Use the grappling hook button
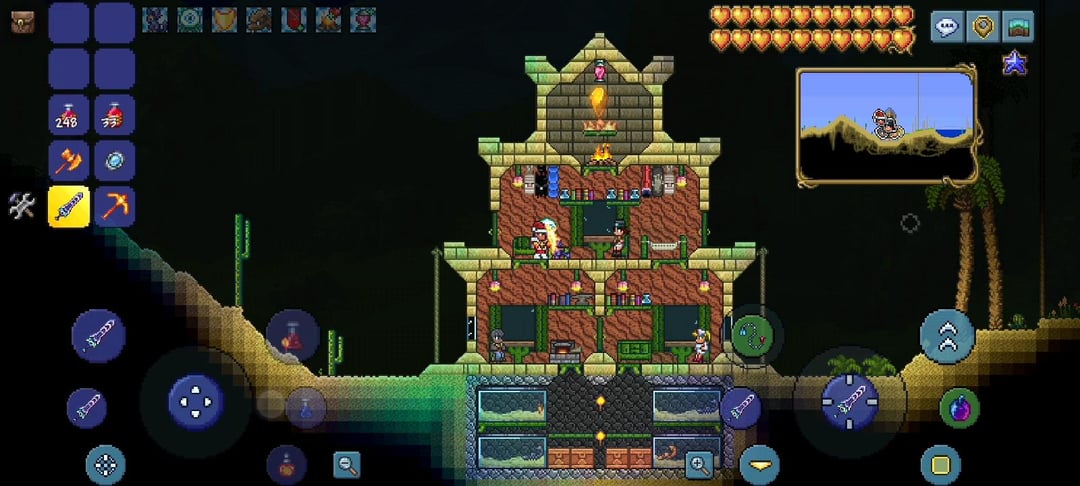1080x486 pixels. (x=756, y=336)
